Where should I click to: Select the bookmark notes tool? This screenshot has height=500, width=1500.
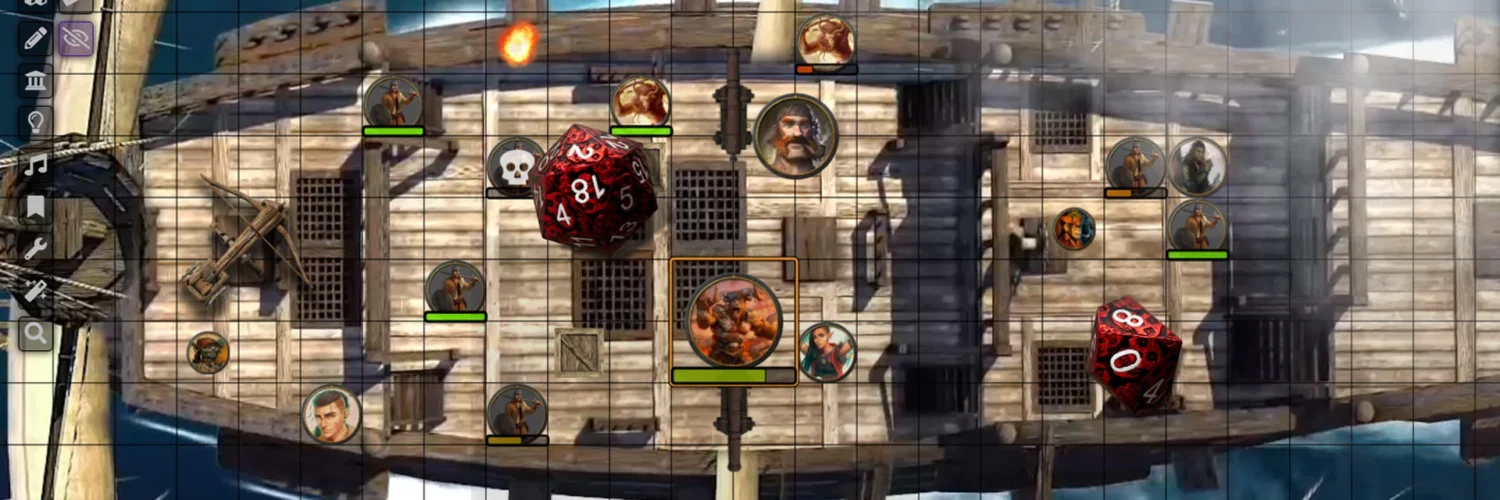[36, 206]
